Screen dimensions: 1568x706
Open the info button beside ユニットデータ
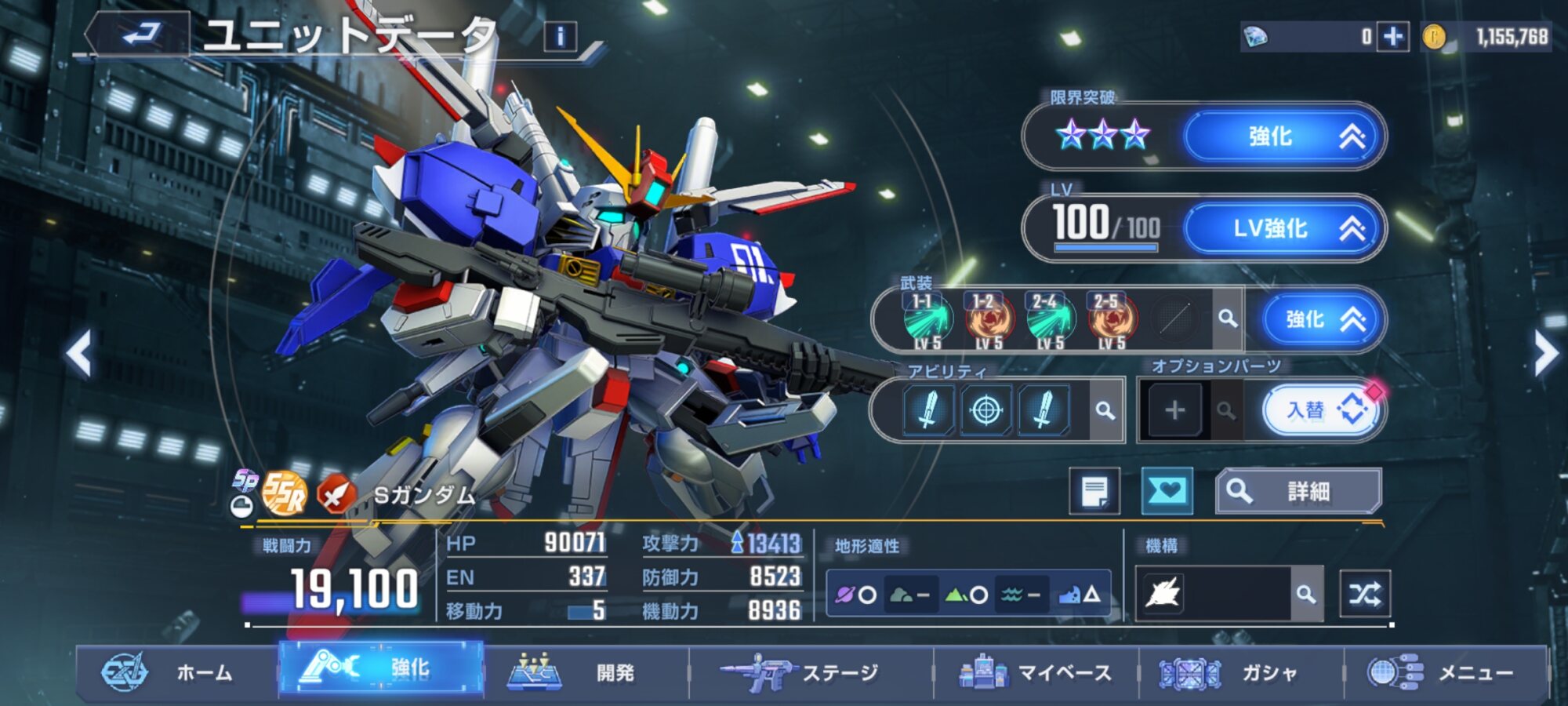click(560, 37)
